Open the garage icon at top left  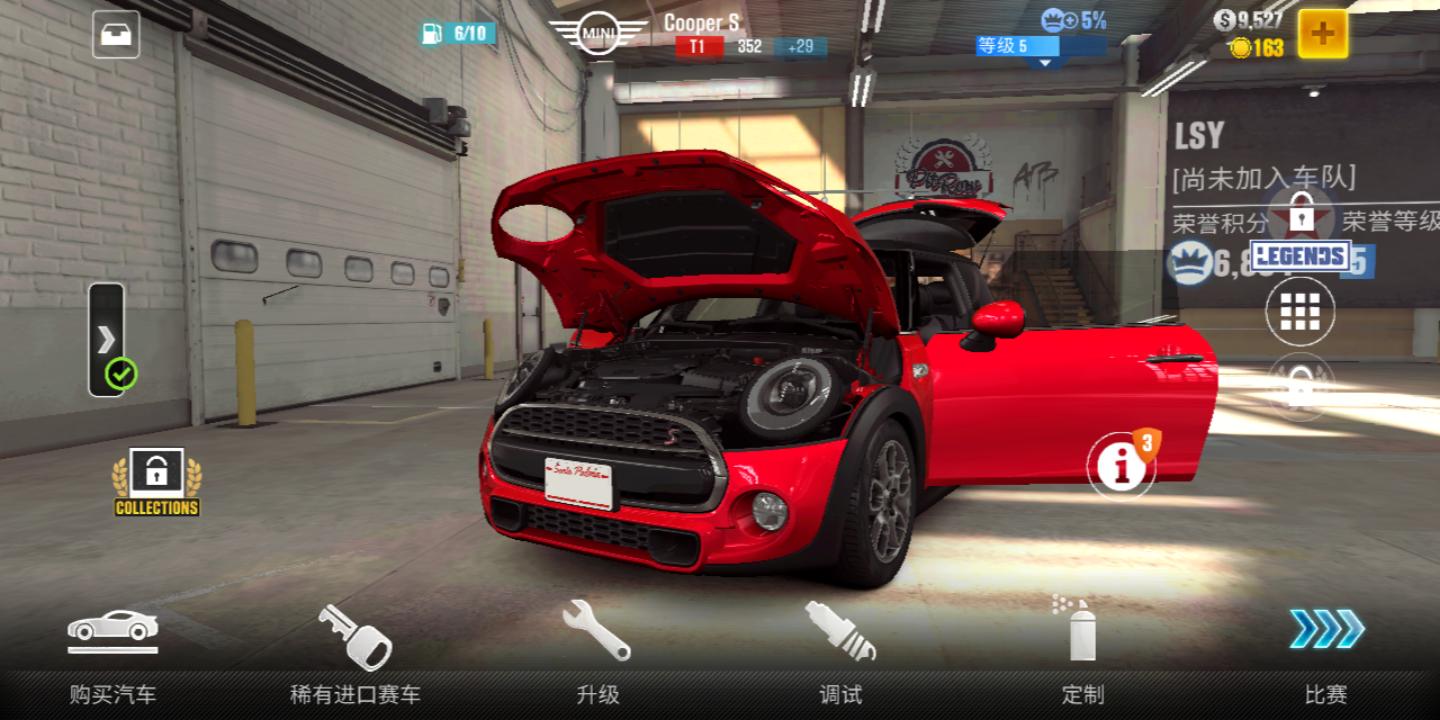pos(116,35)
